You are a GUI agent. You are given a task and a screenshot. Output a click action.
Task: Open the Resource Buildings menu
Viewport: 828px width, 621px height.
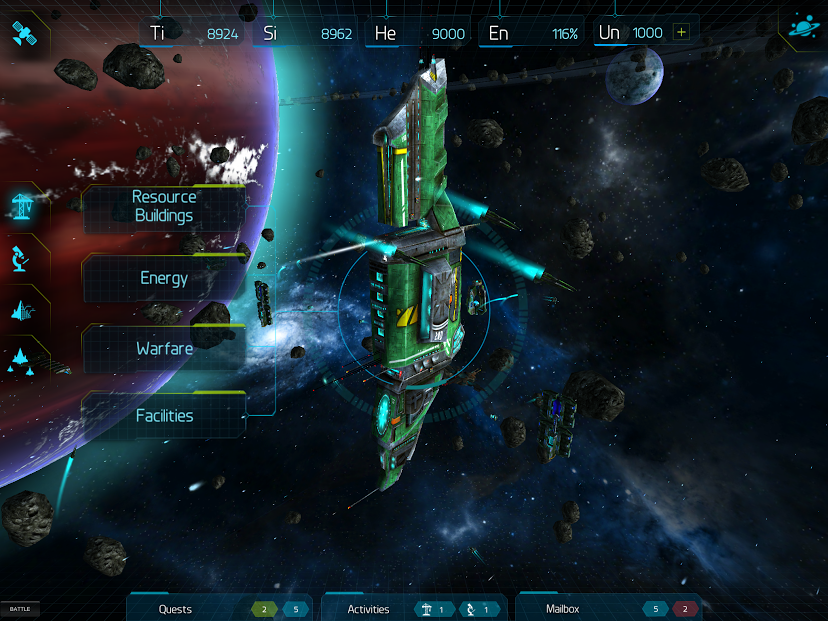[164, 207]
